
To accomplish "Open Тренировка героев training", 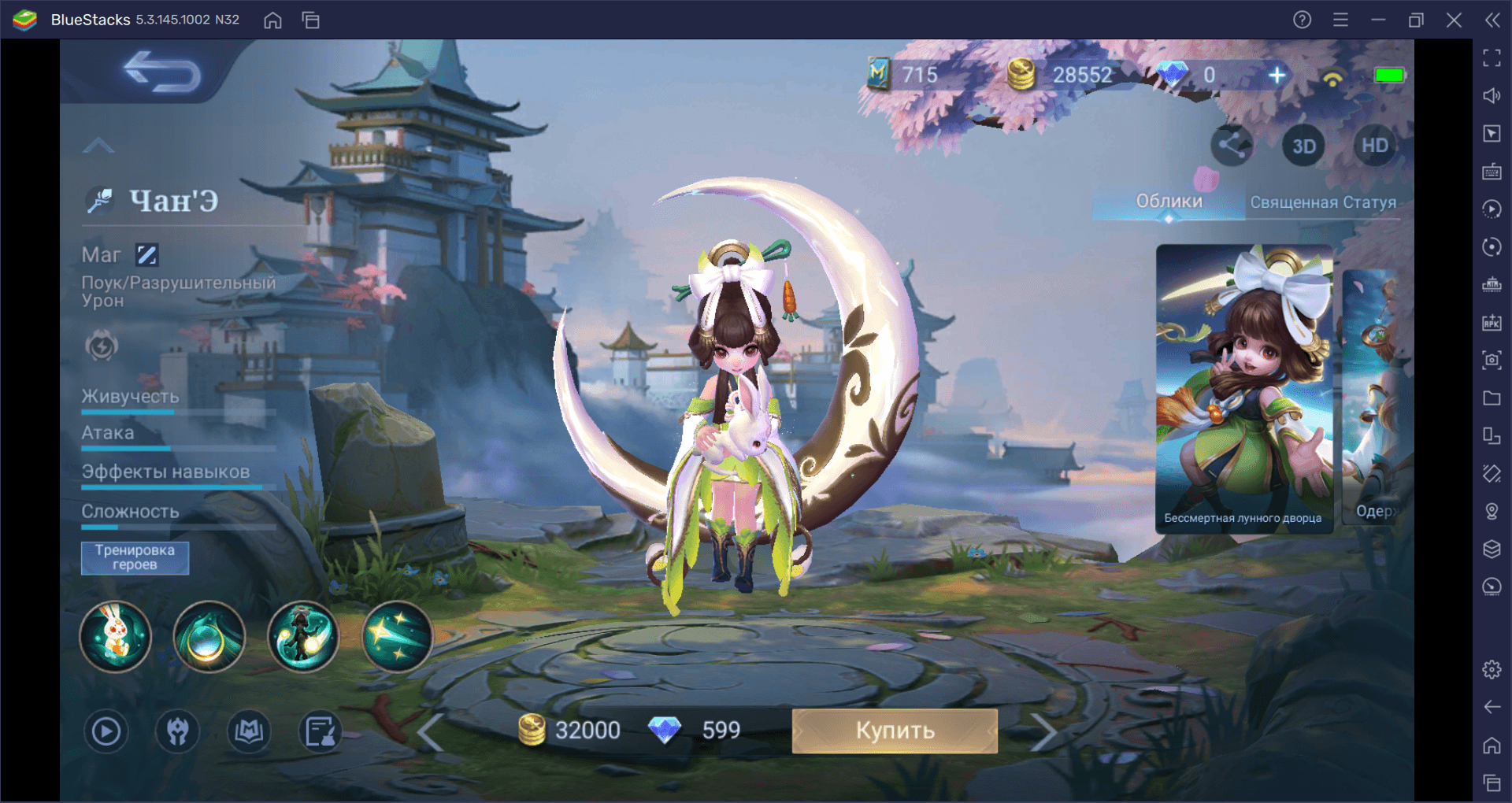I will coord(135,557).
